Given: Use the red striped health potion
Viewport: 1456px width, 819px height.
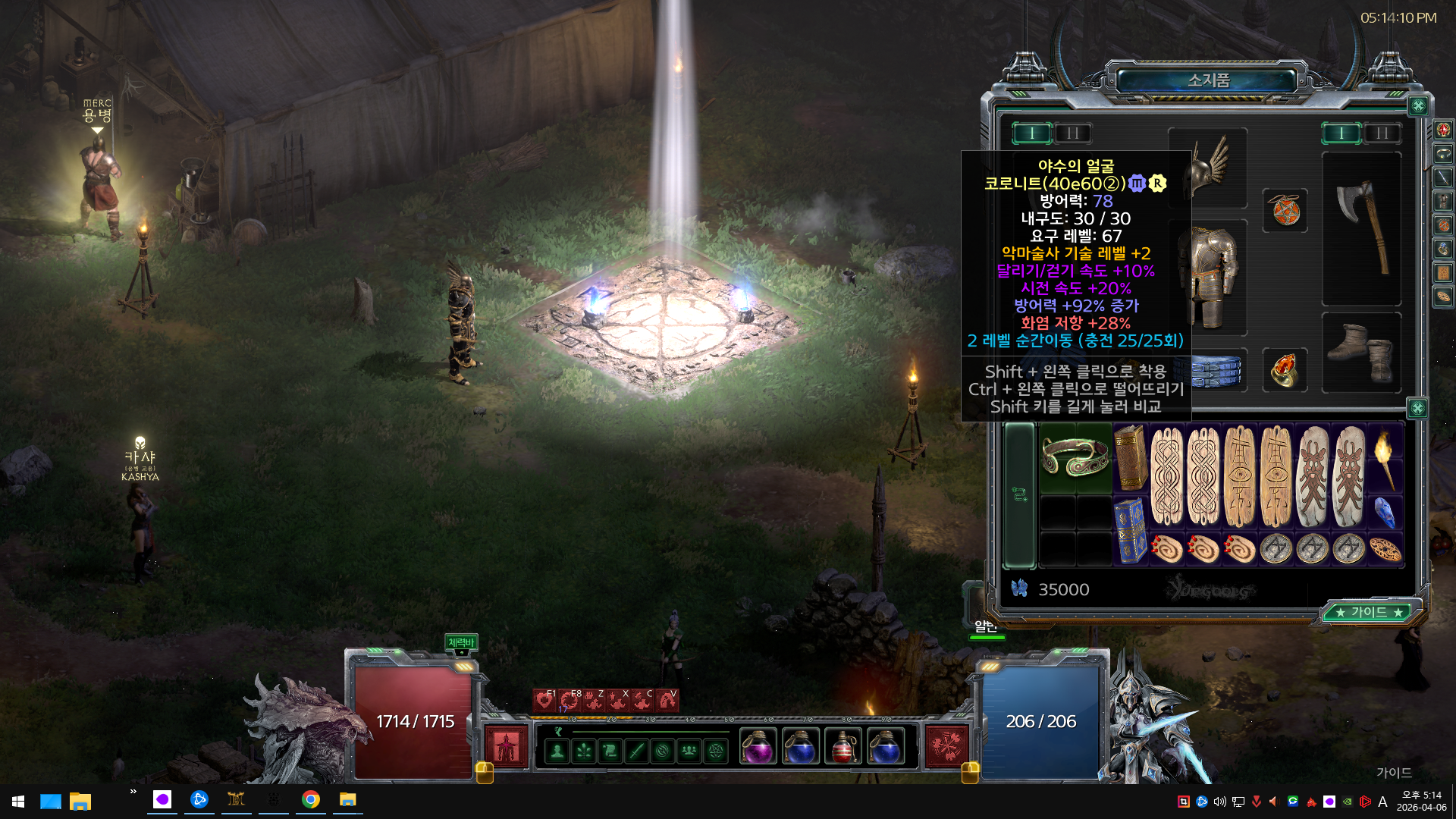Looking at the screenshot, I should click(x=843, y=747).
